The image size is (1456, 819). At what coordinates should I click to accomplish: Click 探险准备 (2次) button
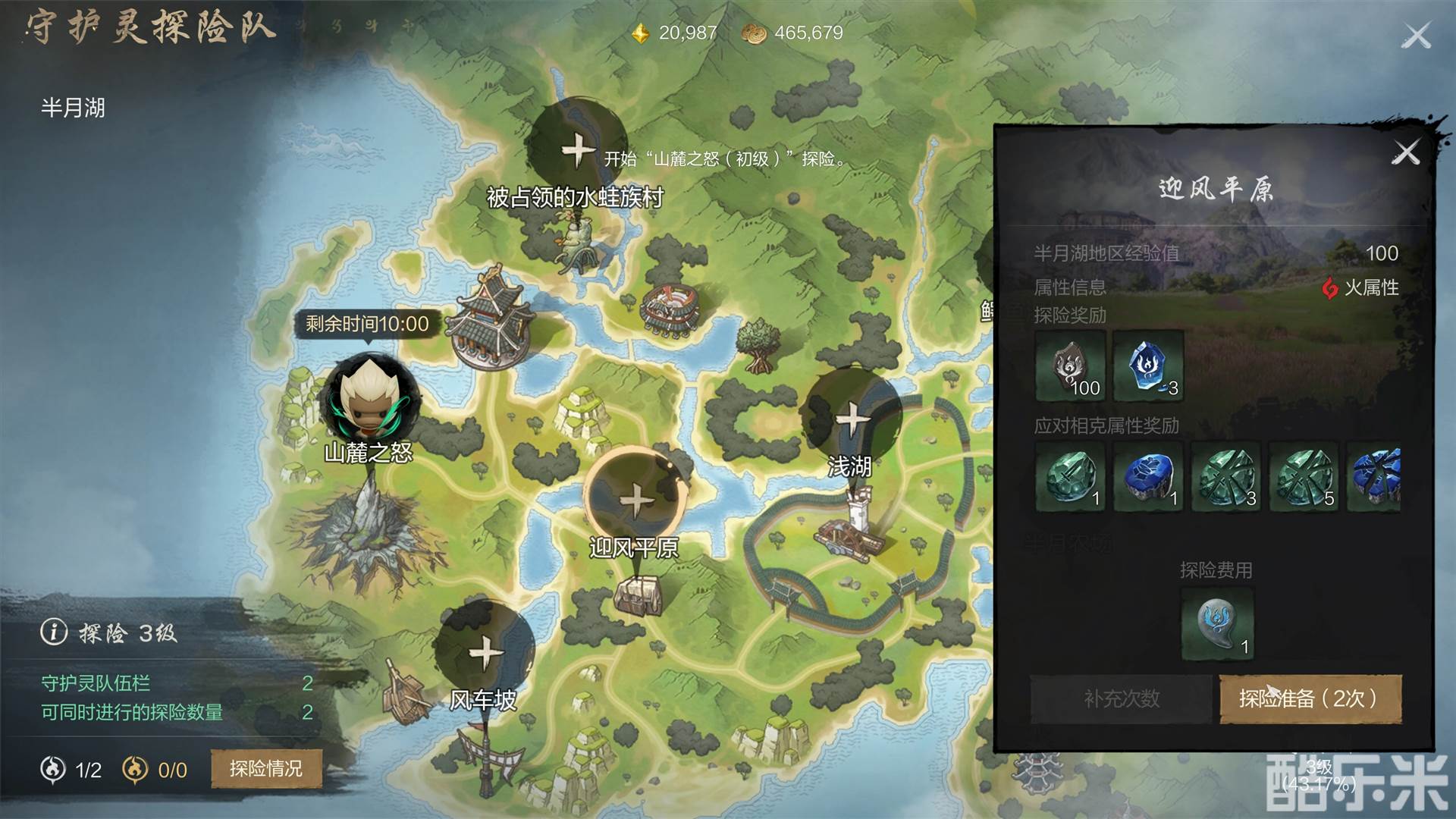[x=1310, y=698]
